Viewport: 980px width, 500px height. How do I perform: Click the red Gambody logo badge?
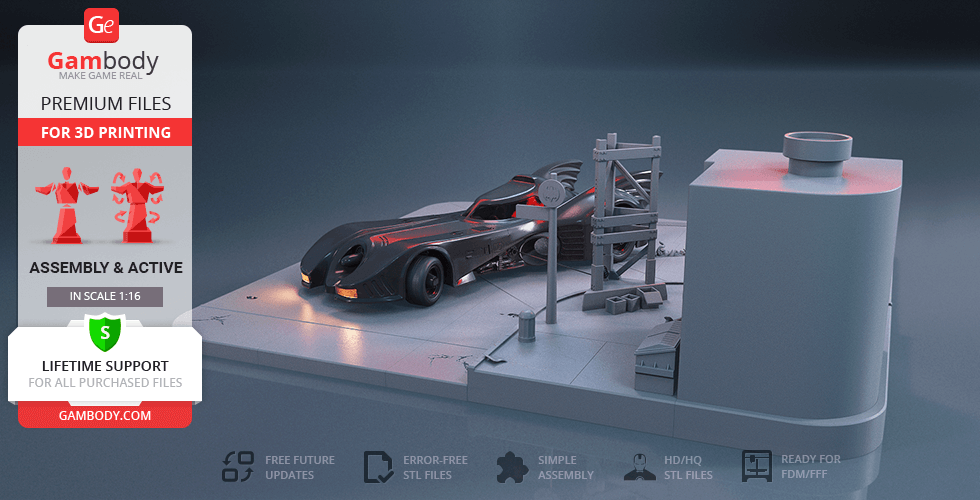tap(103, 25)
